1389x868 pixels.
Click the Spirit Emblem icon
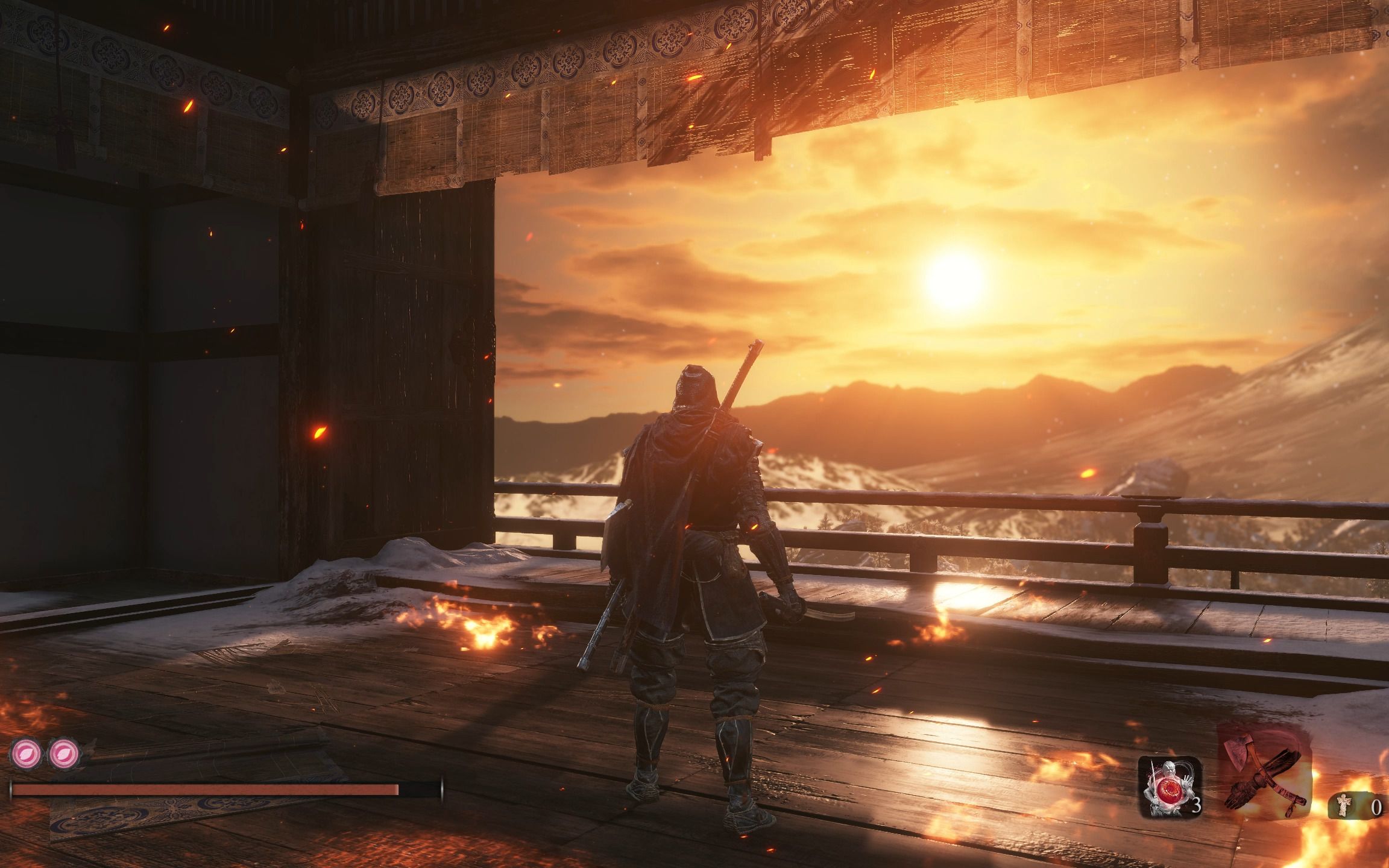(x=1343, y=806)
